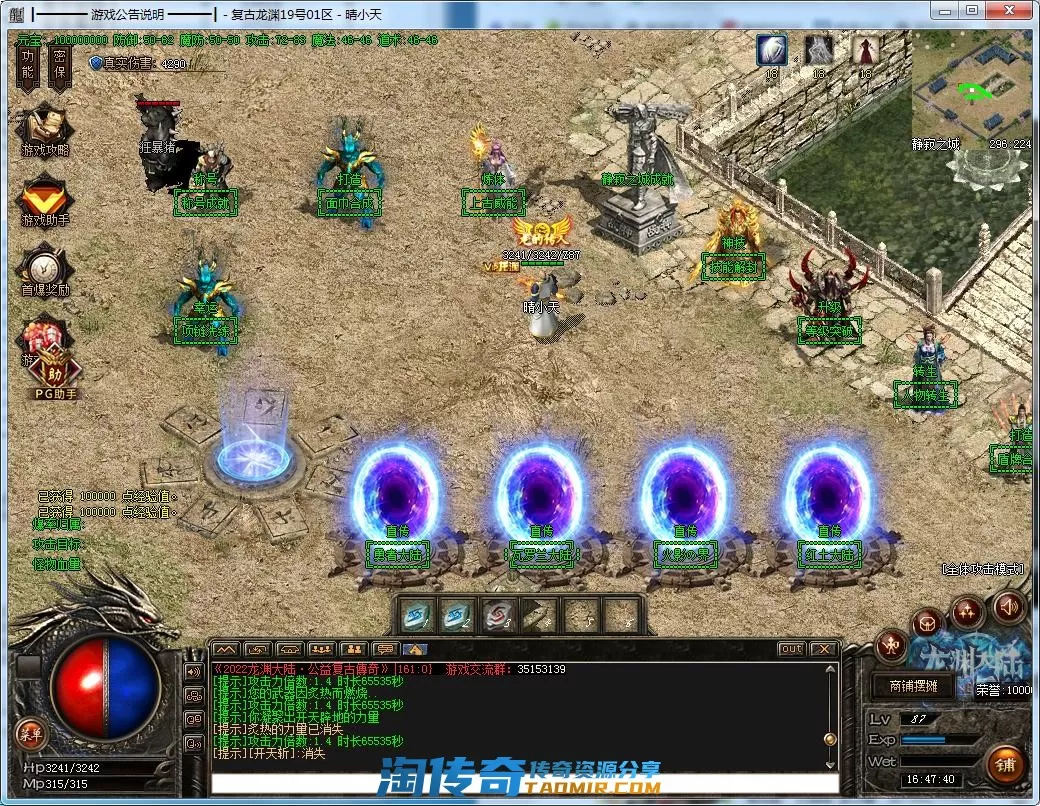
Task: Click the 功能 function banner button
Action: [28, 63]
